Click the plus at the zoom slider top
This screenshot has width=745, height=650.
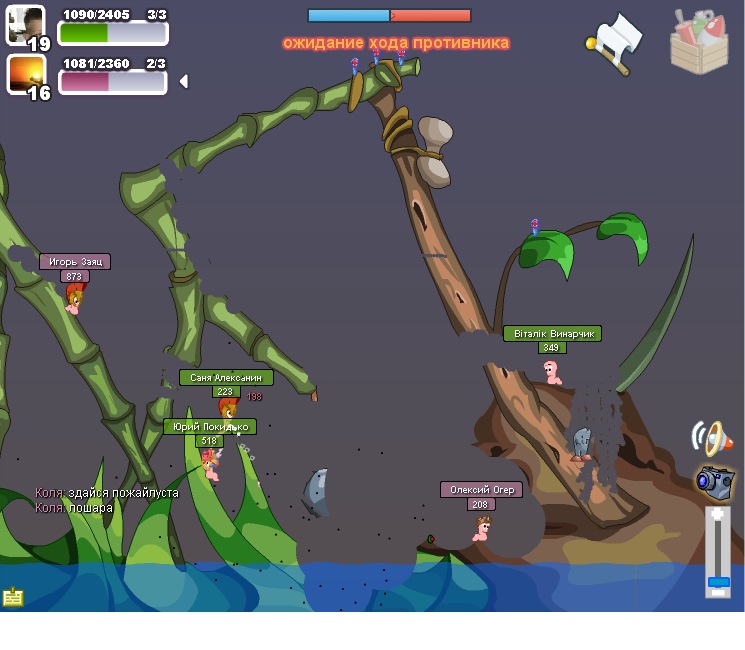coord(718,515)
